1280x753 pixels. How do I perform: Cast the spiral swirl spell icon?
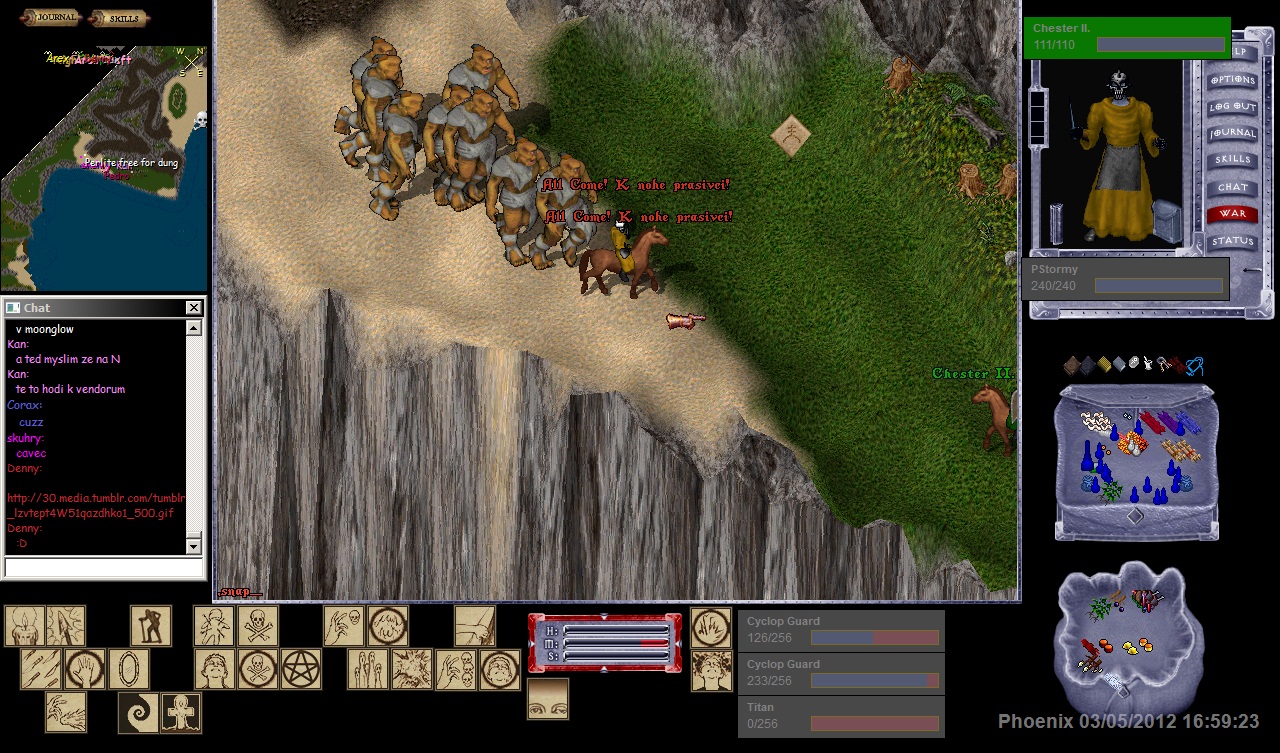(x=138, y=713)
